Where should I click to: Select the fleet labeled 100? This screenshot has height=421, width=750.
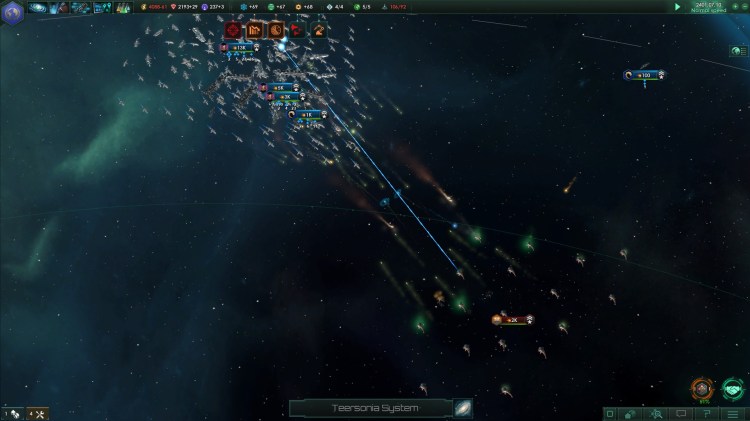[x=645, y=75]
